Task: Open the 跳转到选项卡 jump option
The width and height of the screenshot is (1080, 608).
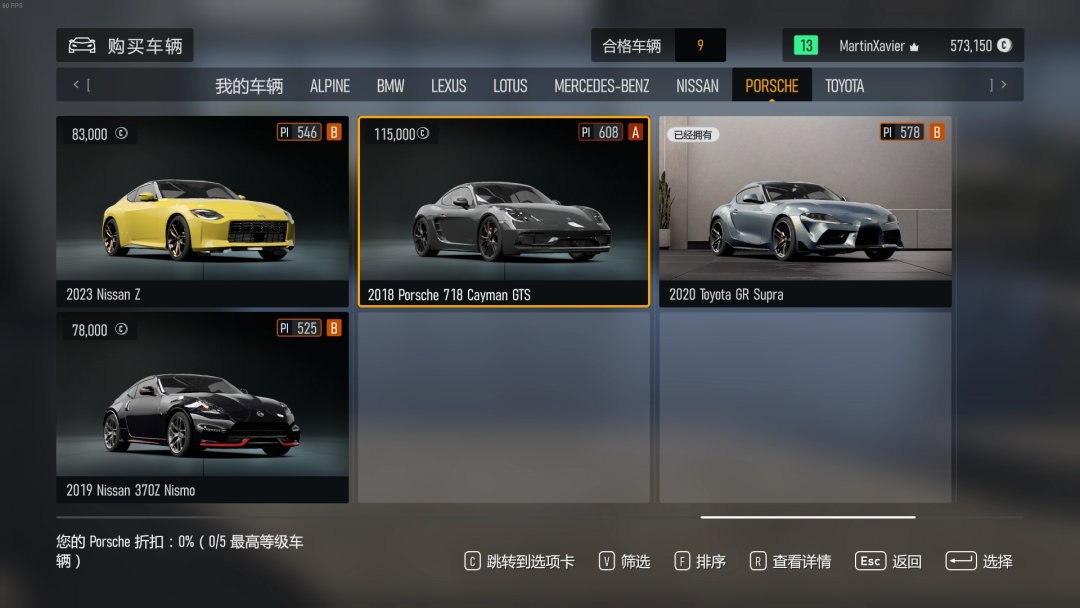Action: point(520,561)
